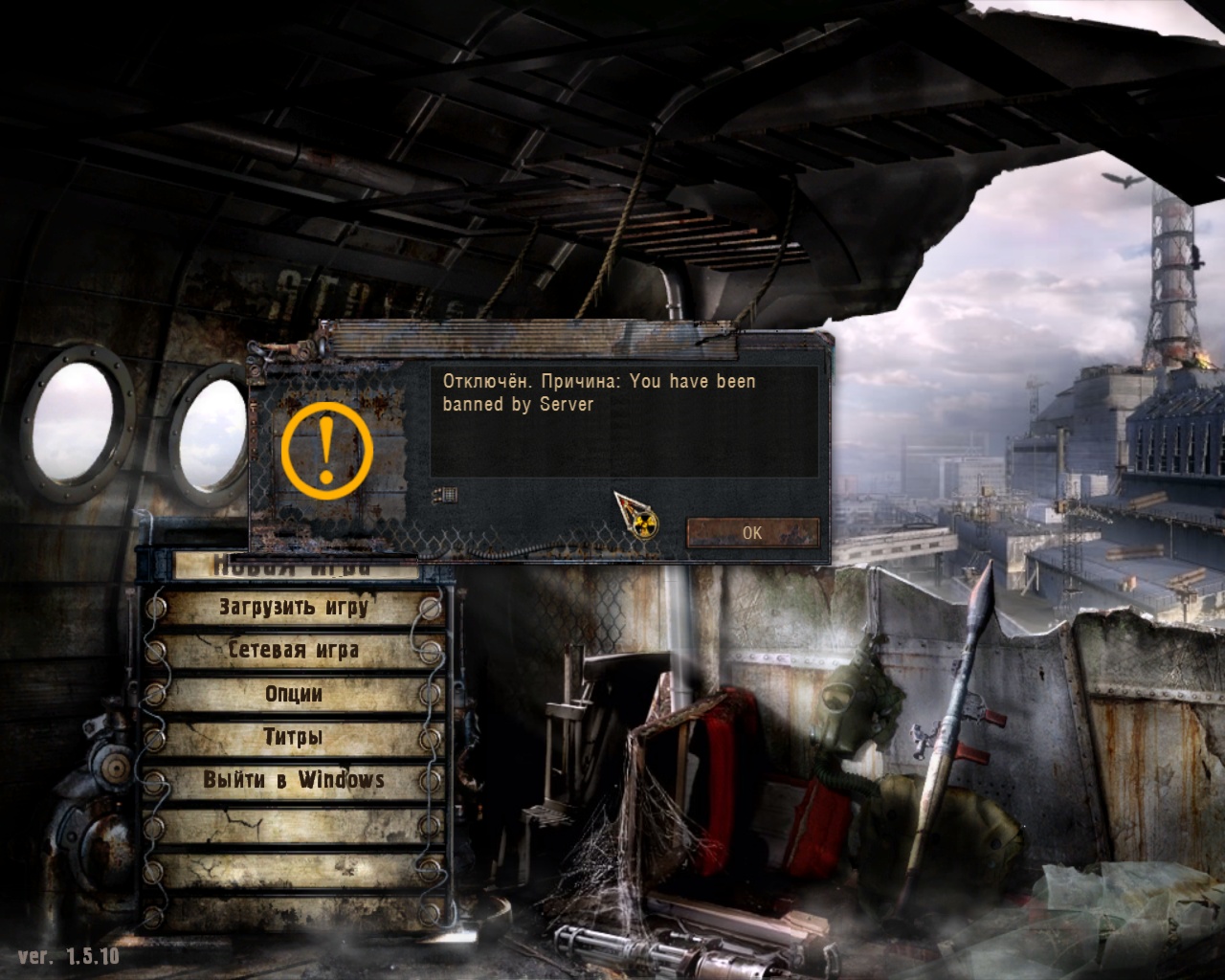Show the Титры credits
Screen dimensions: 1225x980
[x=293, y=737]
